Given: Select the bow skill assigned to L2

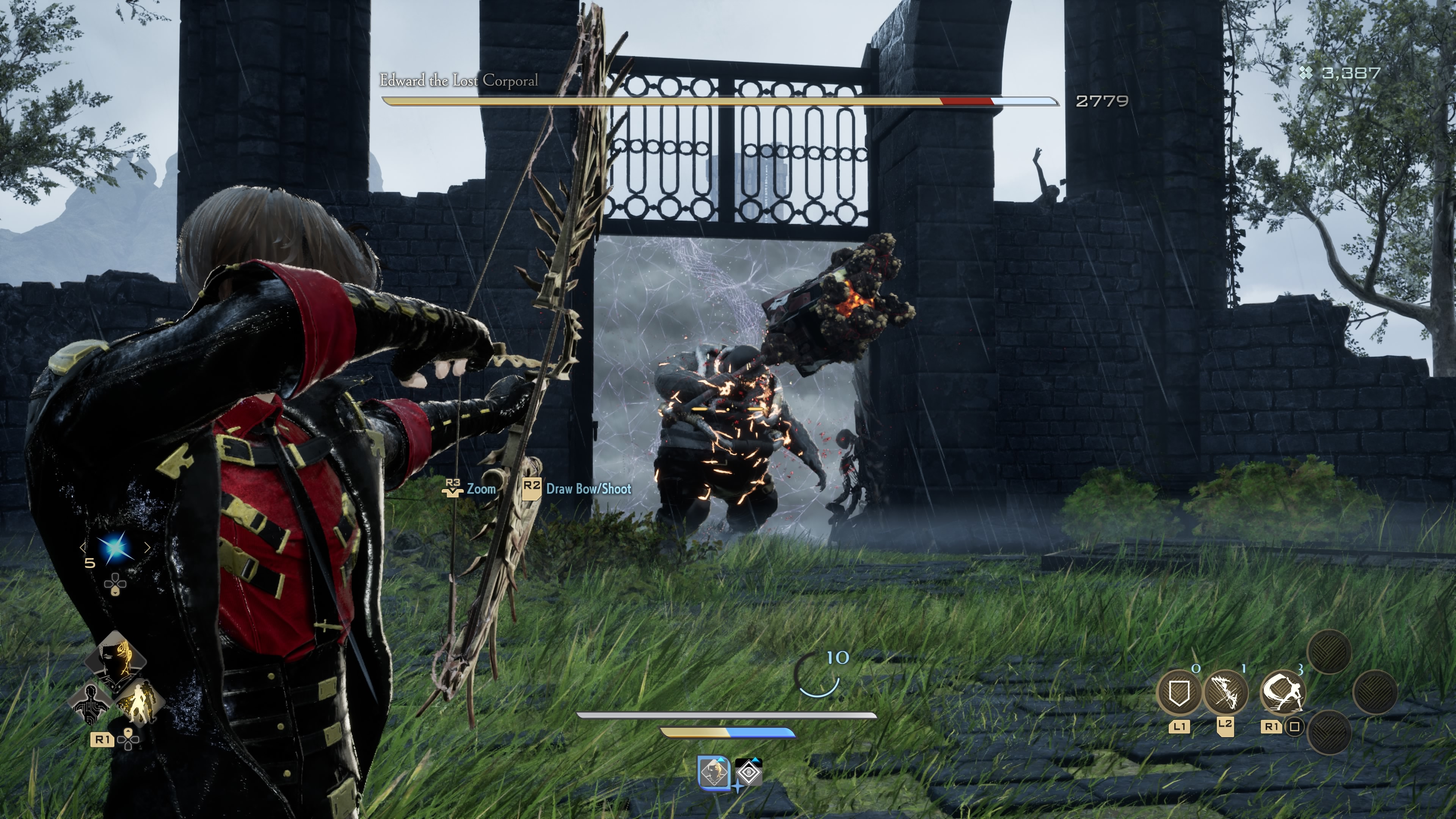Looking at the screenshot, I should click(1228, 692).
